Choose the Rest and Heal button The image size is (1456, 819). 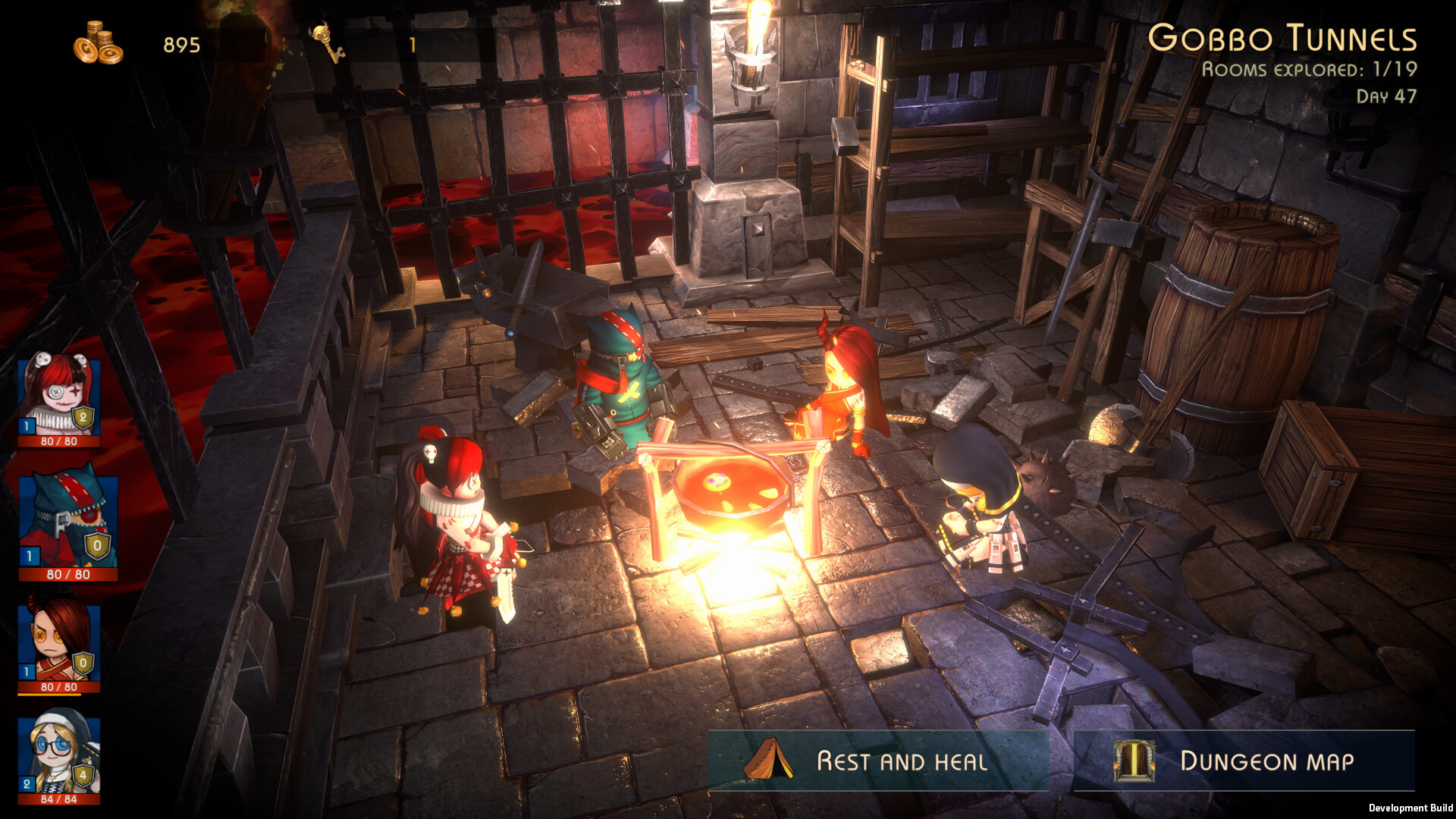(878, 761)
